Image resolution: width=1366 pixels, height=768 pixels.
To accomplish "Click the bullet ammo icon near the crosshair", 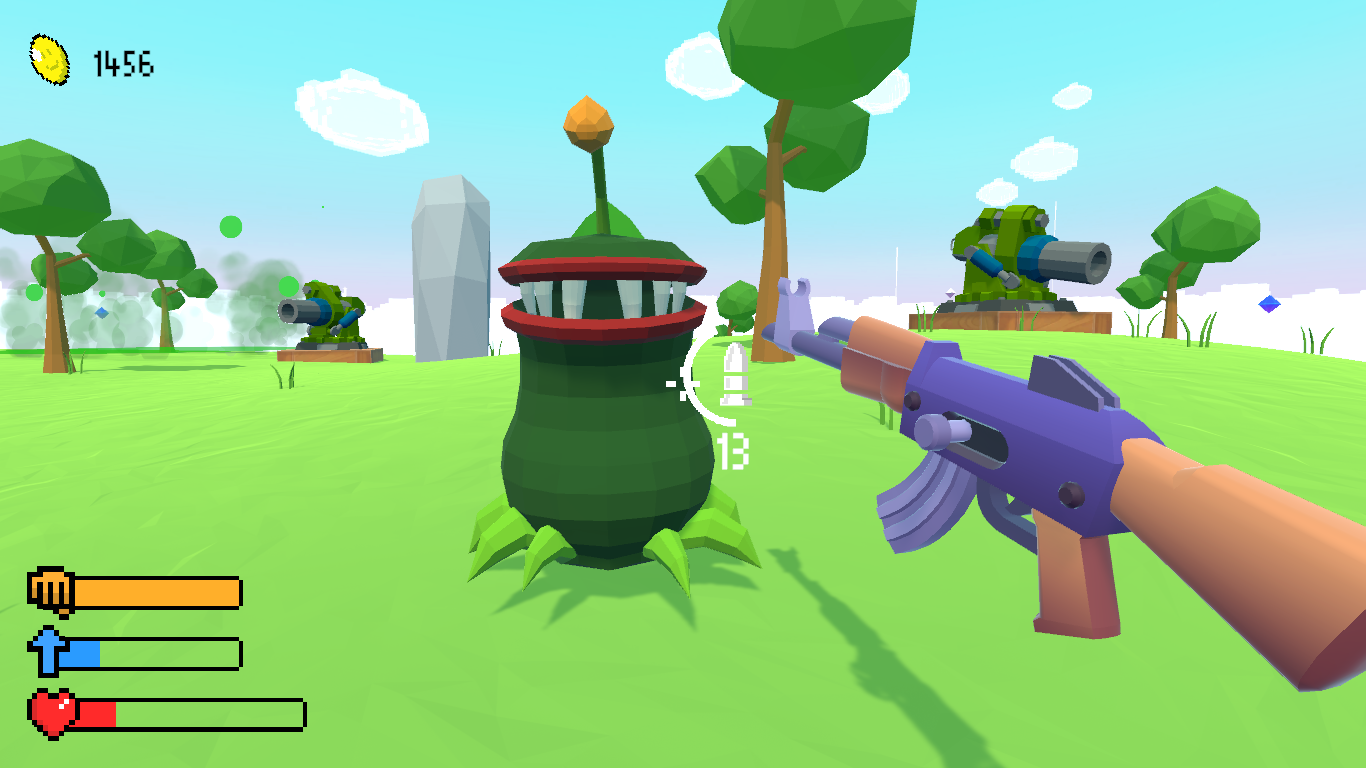I will point(736,375).
